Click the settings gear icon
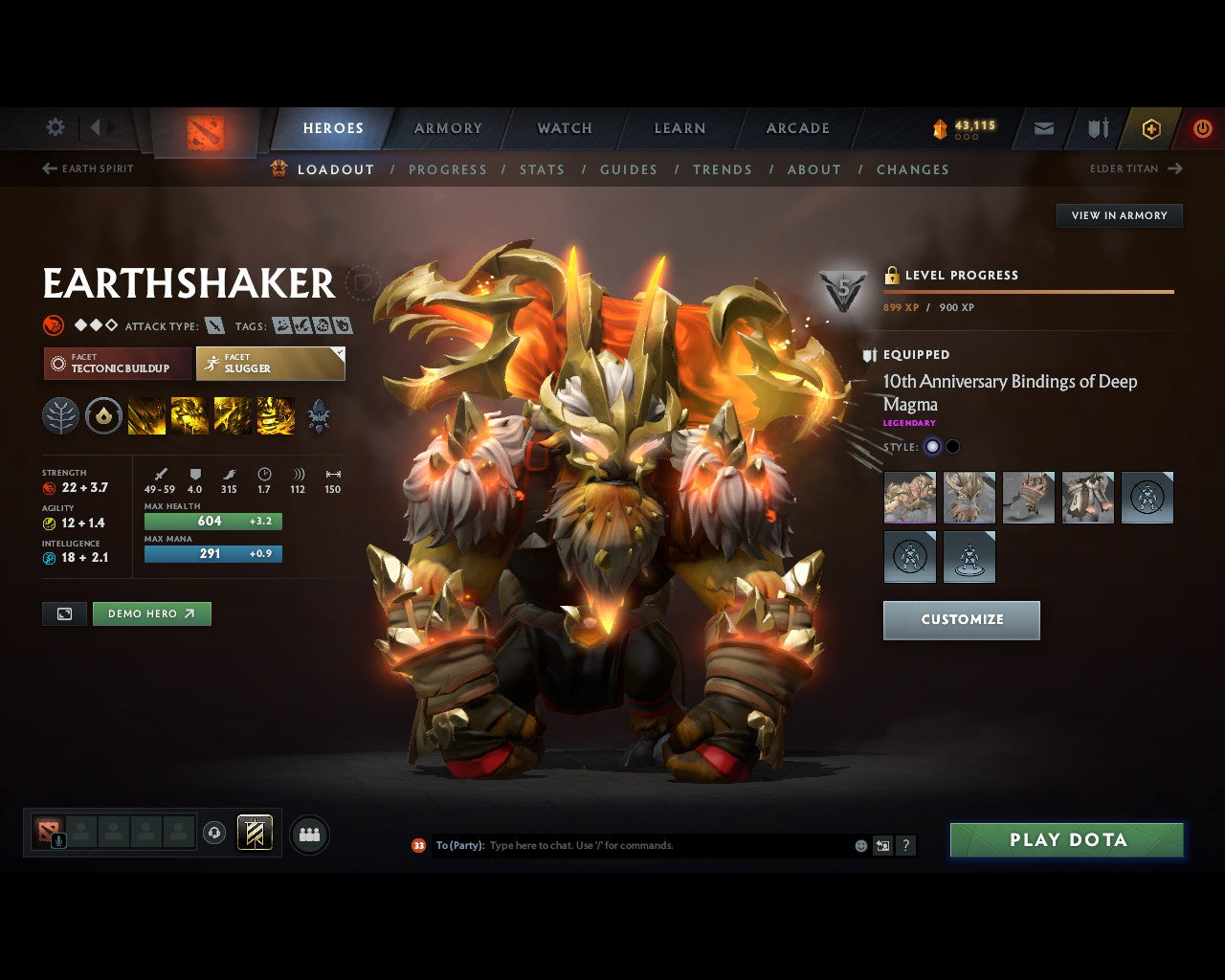Viewport: 1225px width, 980px height. 55,127
